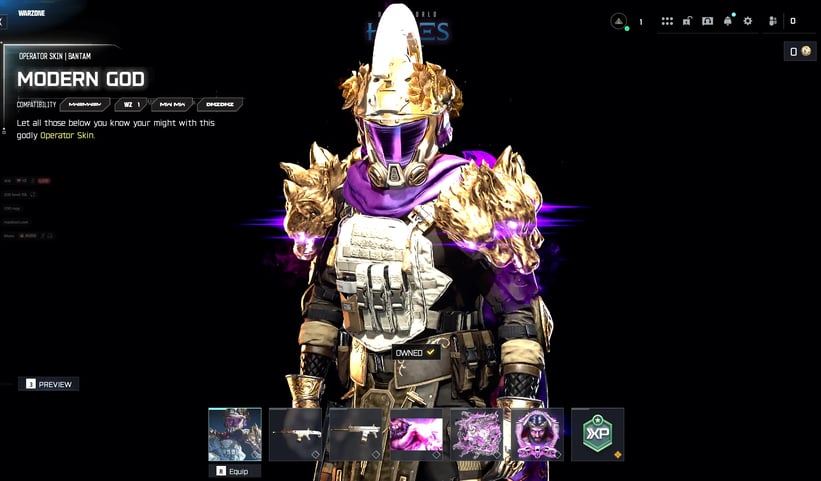Open the settings gear menu

(747, 21)
